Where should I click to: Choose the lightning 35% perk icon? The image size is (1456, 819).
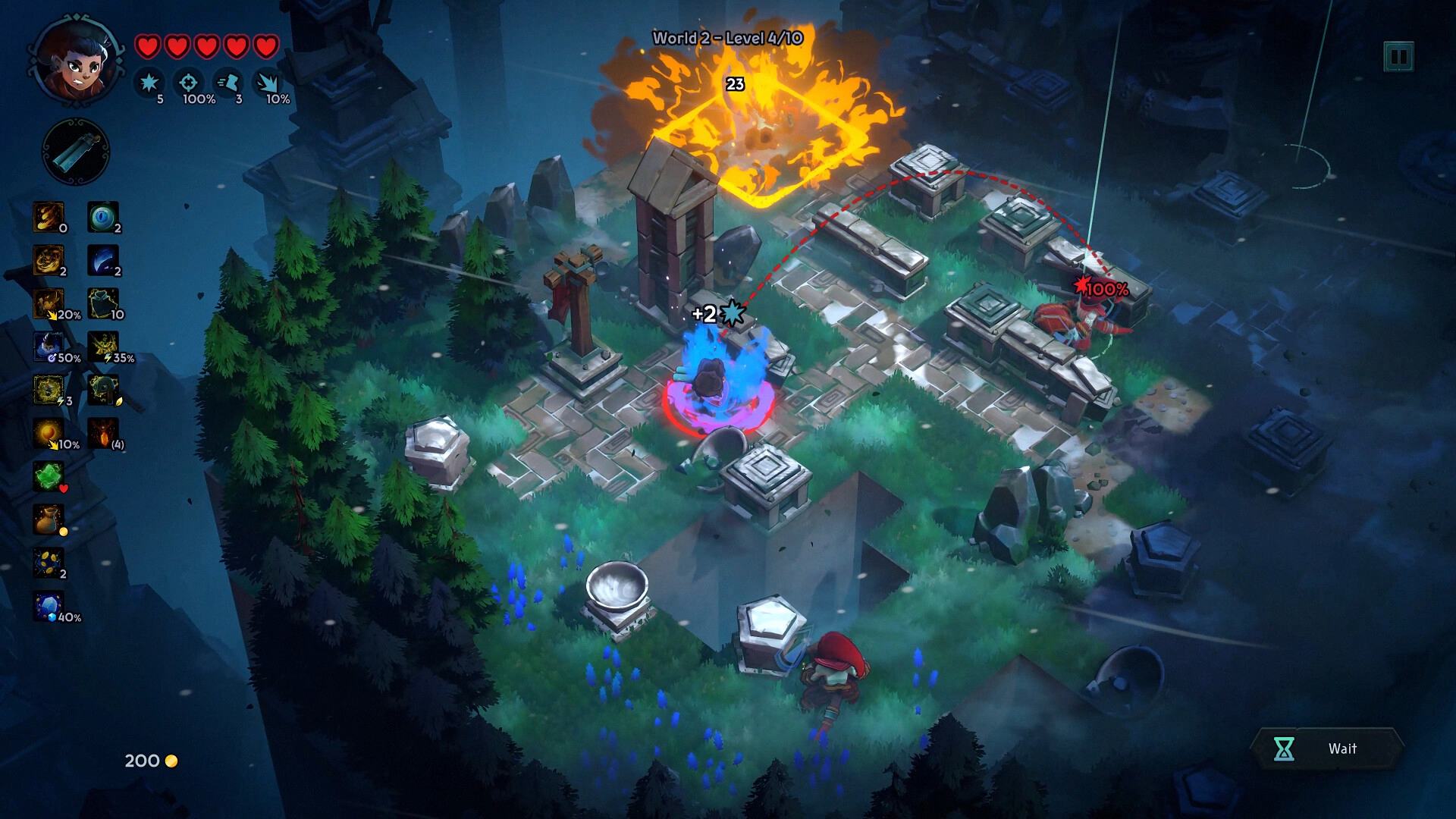[x=102, y=347]
